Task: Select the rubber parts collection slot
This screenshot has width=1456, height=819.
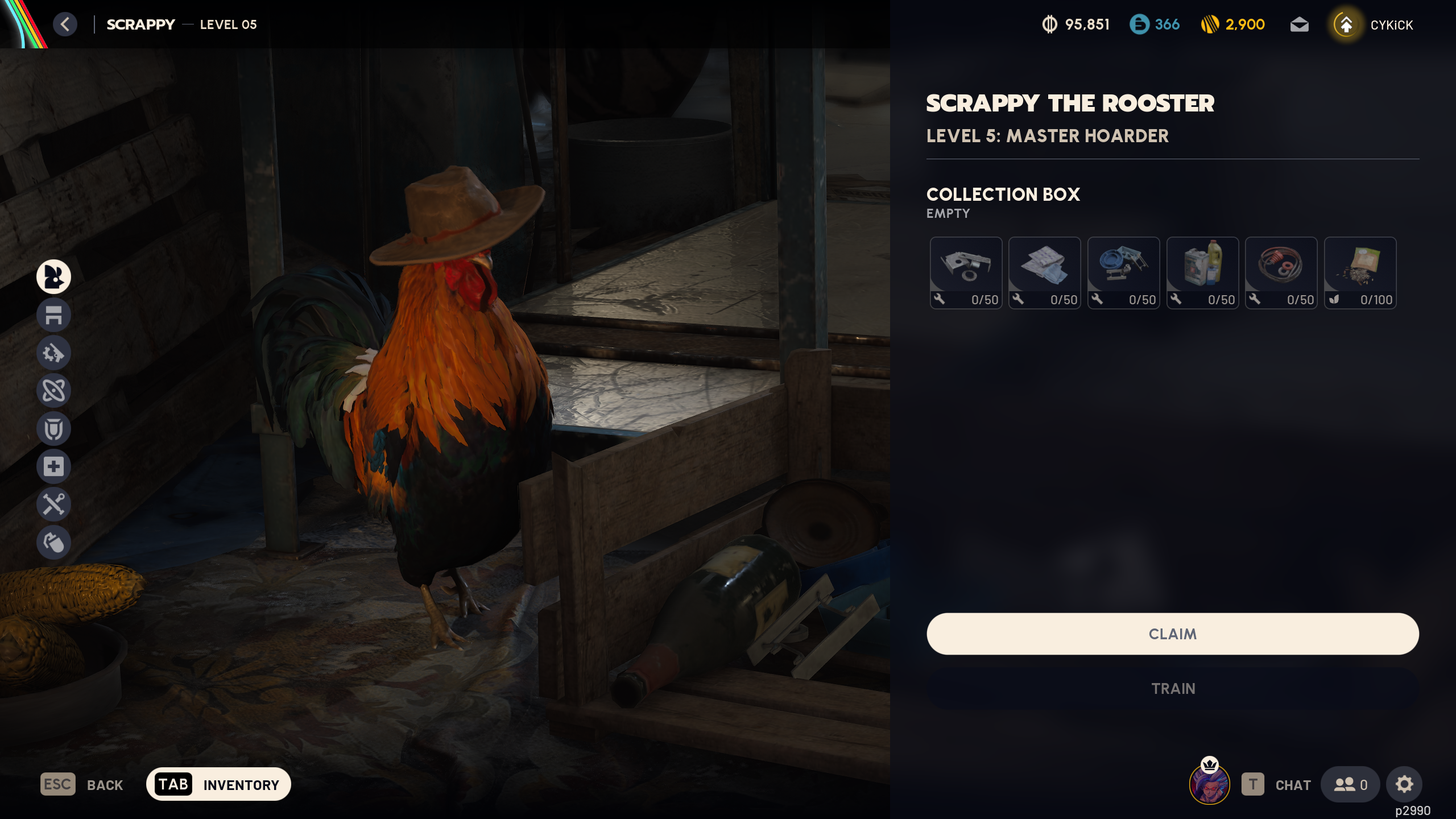Action: click(x=1281, y=273)
